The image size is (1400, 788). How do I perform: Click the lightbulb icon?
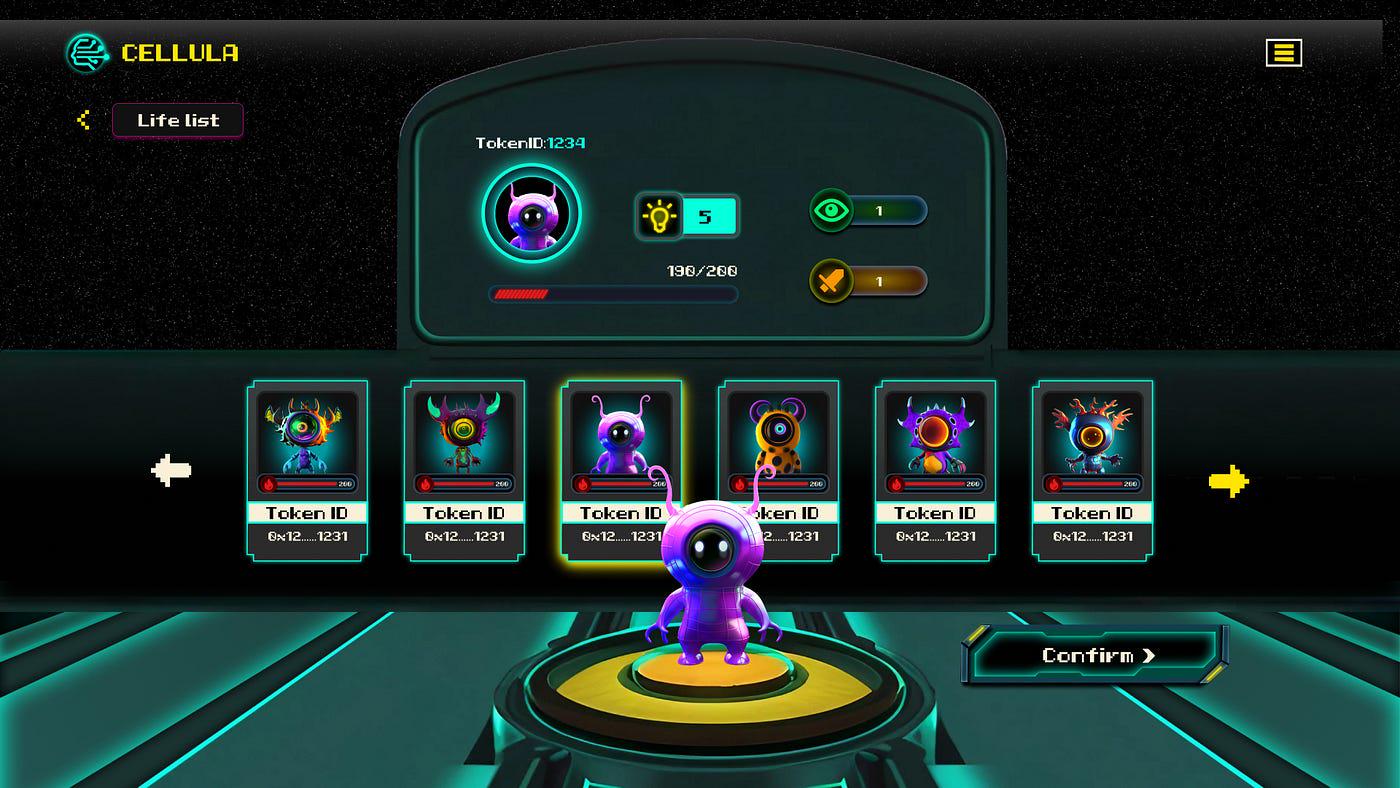tap(659, 216)
